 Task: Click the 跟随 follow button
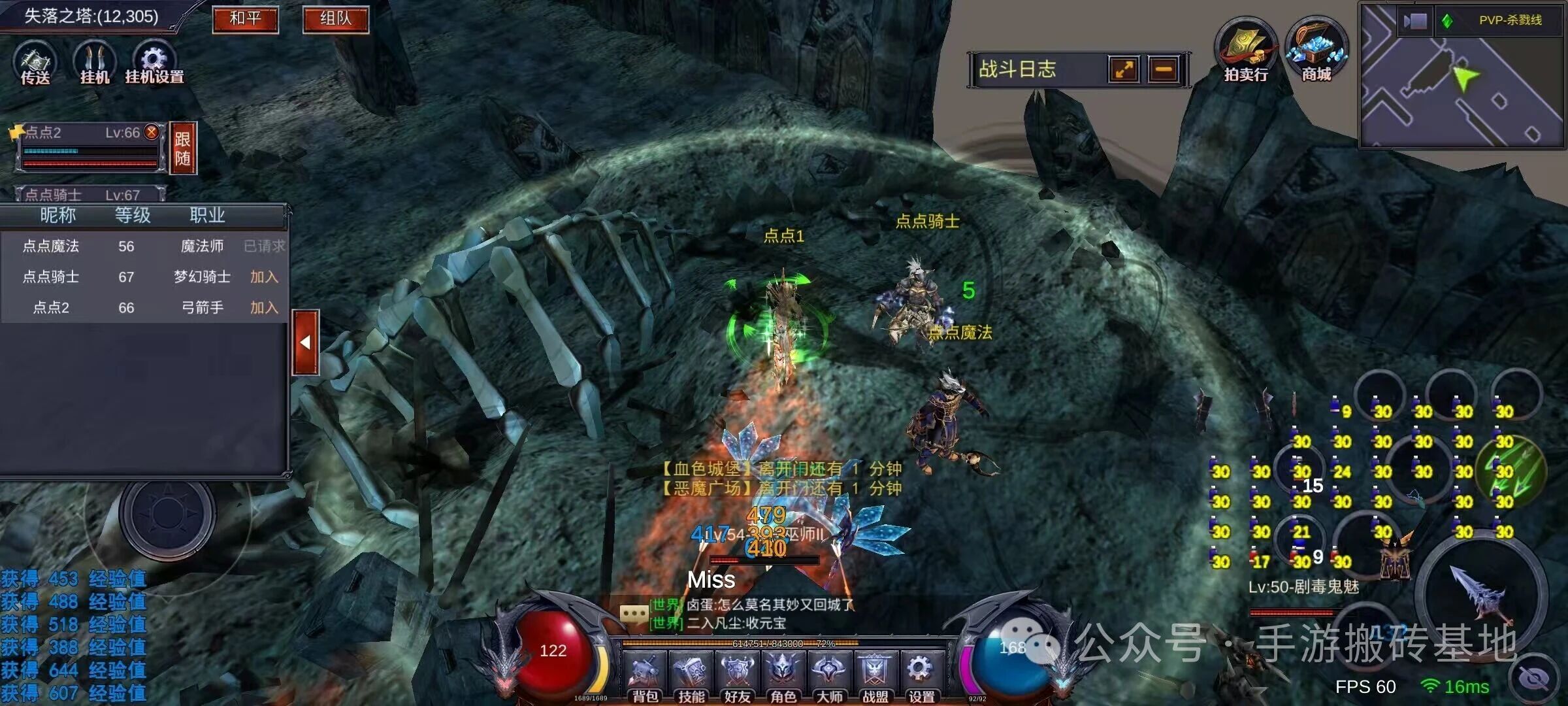[x=183, y=148]
